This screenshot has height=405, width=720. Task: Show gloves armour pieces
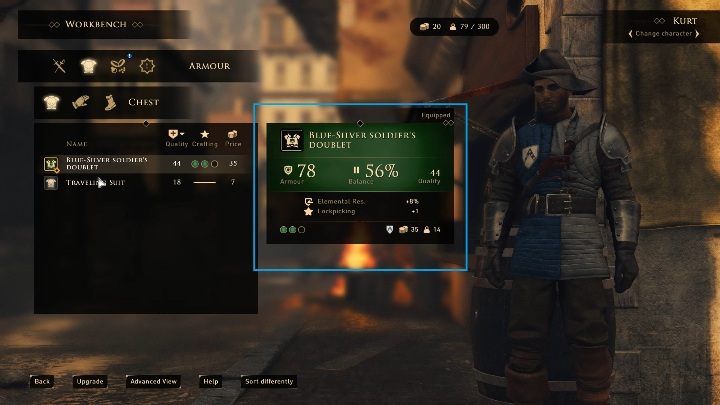pyautogui.click(x=80, y=101)
